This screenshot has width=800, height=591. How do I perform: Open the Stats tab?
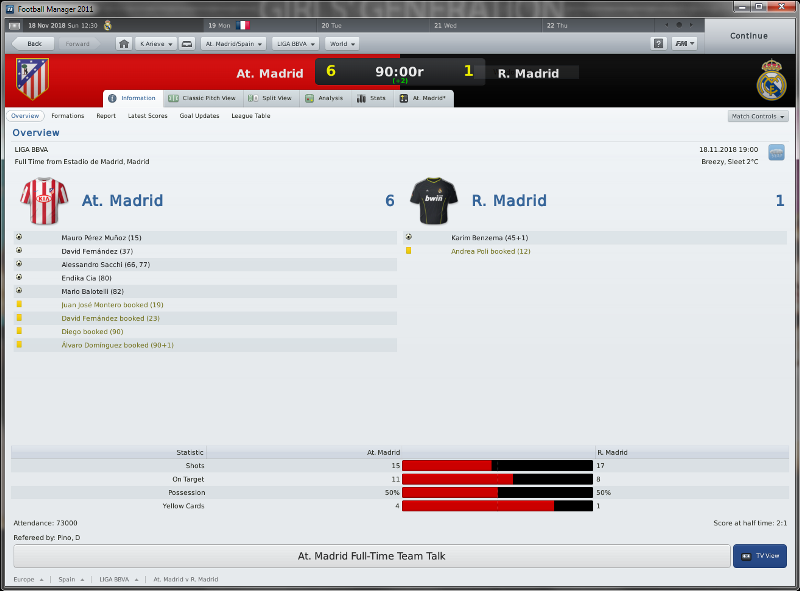pos(372,98)
